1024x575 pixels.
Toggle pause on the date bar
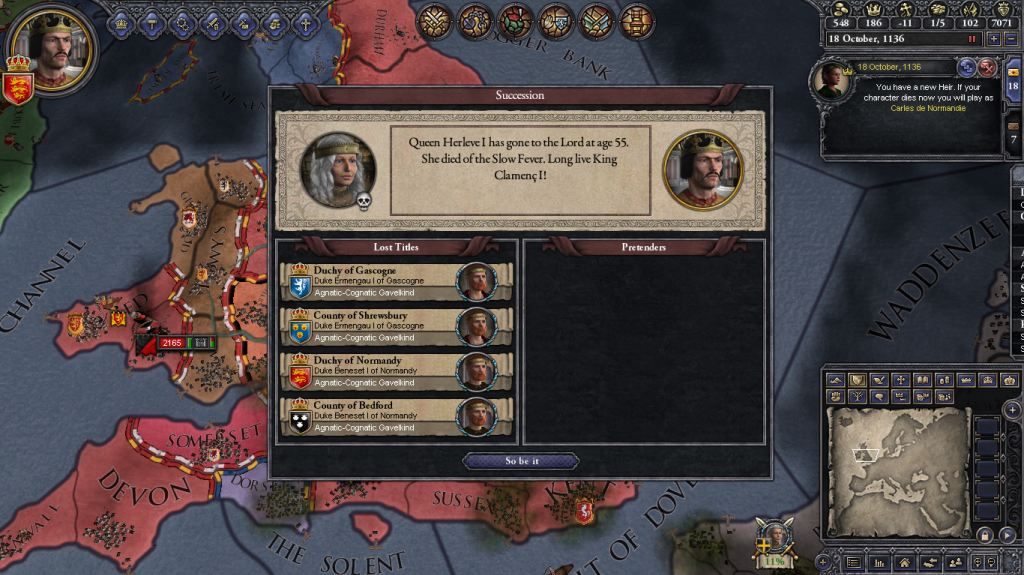[x=971, y=39]
